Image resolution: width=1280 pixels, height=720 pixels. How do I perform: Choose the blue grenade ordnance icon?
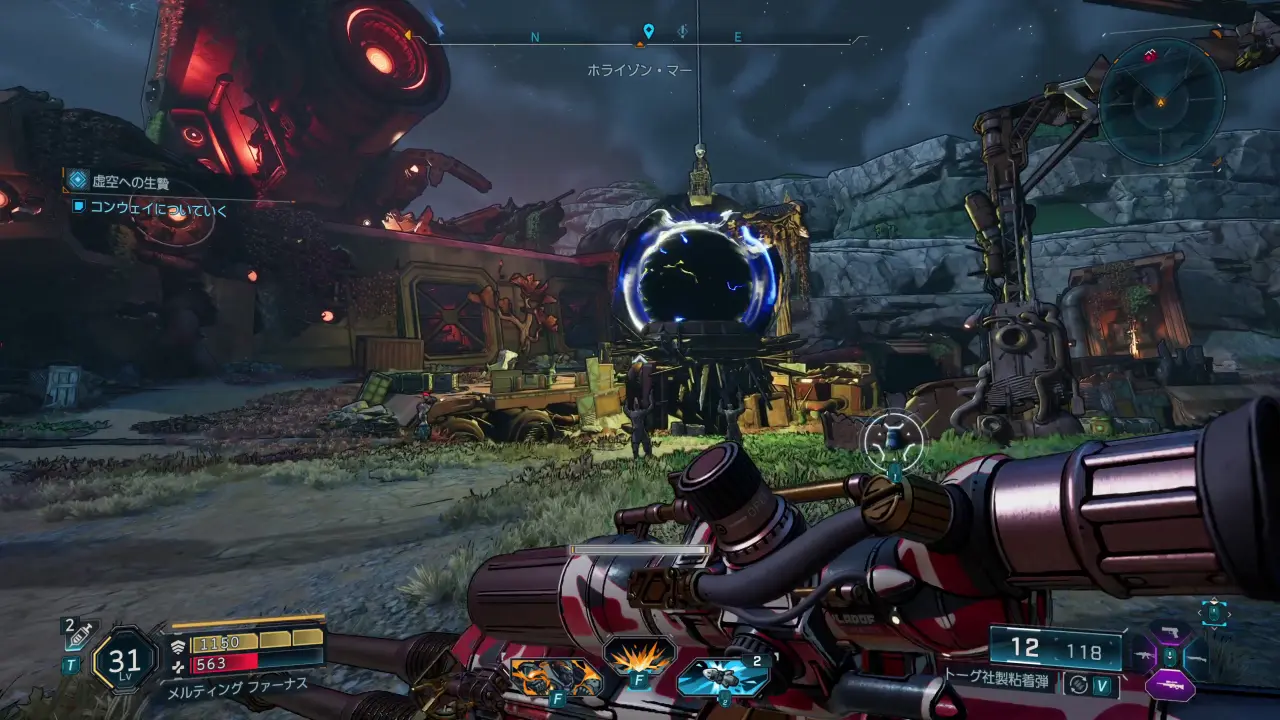click(x=722, y=677)
